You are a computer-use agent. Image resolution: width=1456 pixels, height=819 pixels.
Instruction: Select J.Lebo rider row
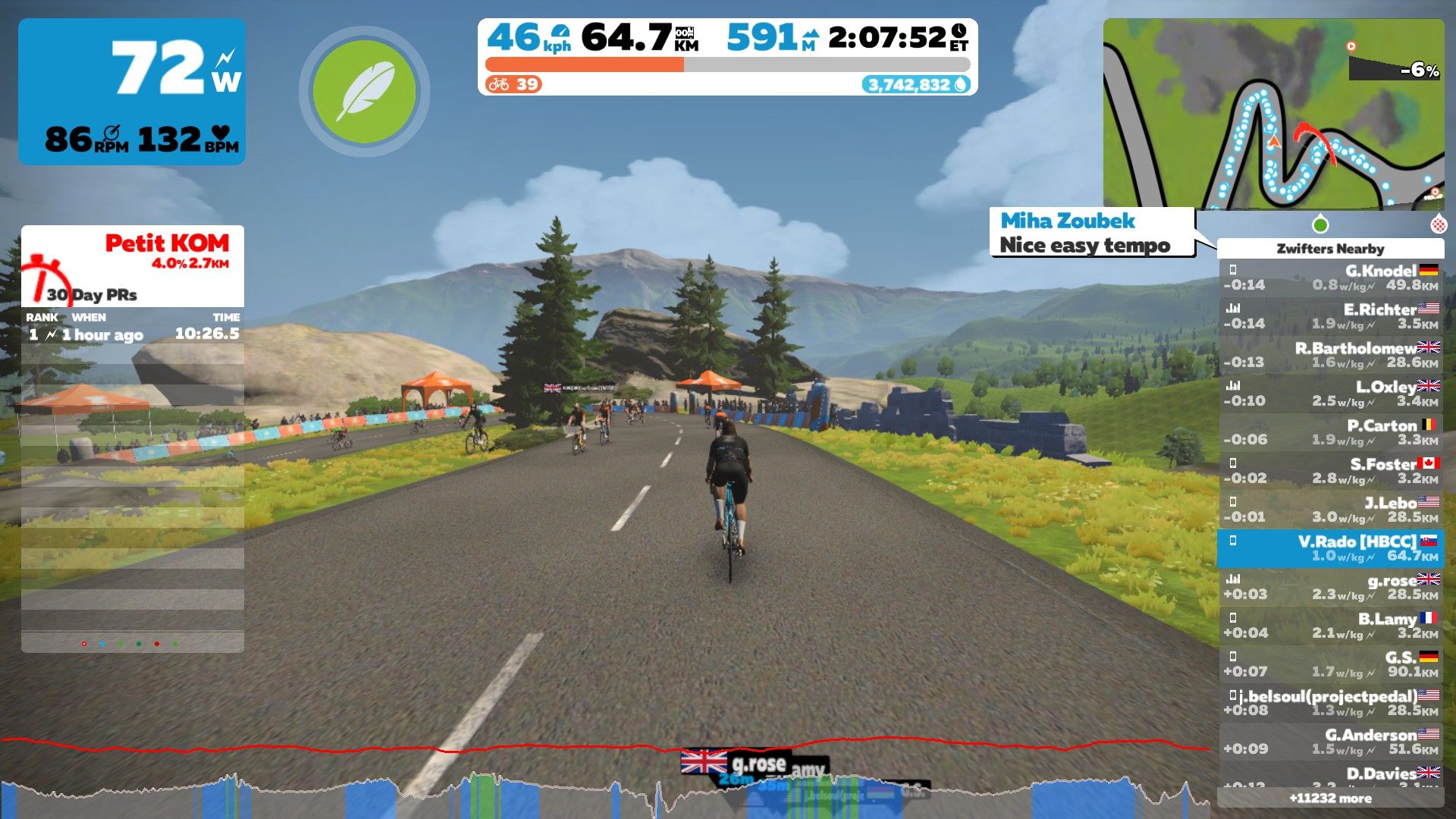(1330, 510)
